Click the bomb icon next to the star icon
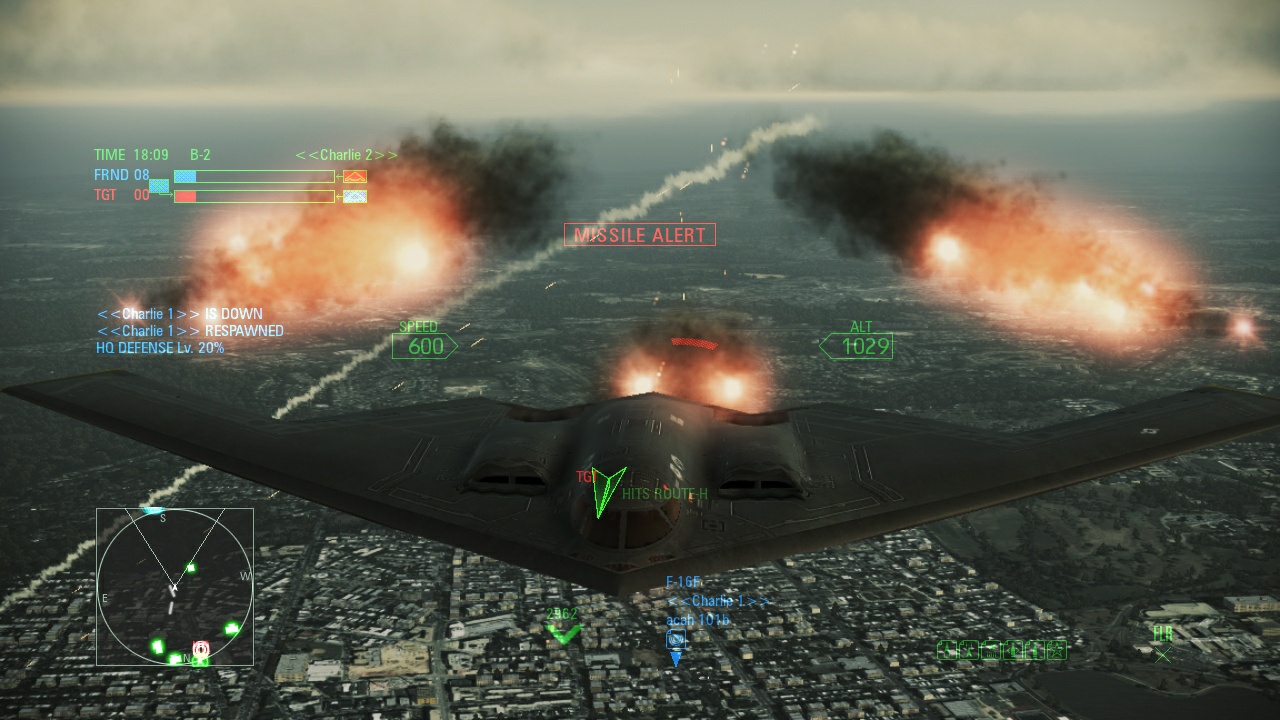This screenshot has width=1280, height=720. 1033,649
